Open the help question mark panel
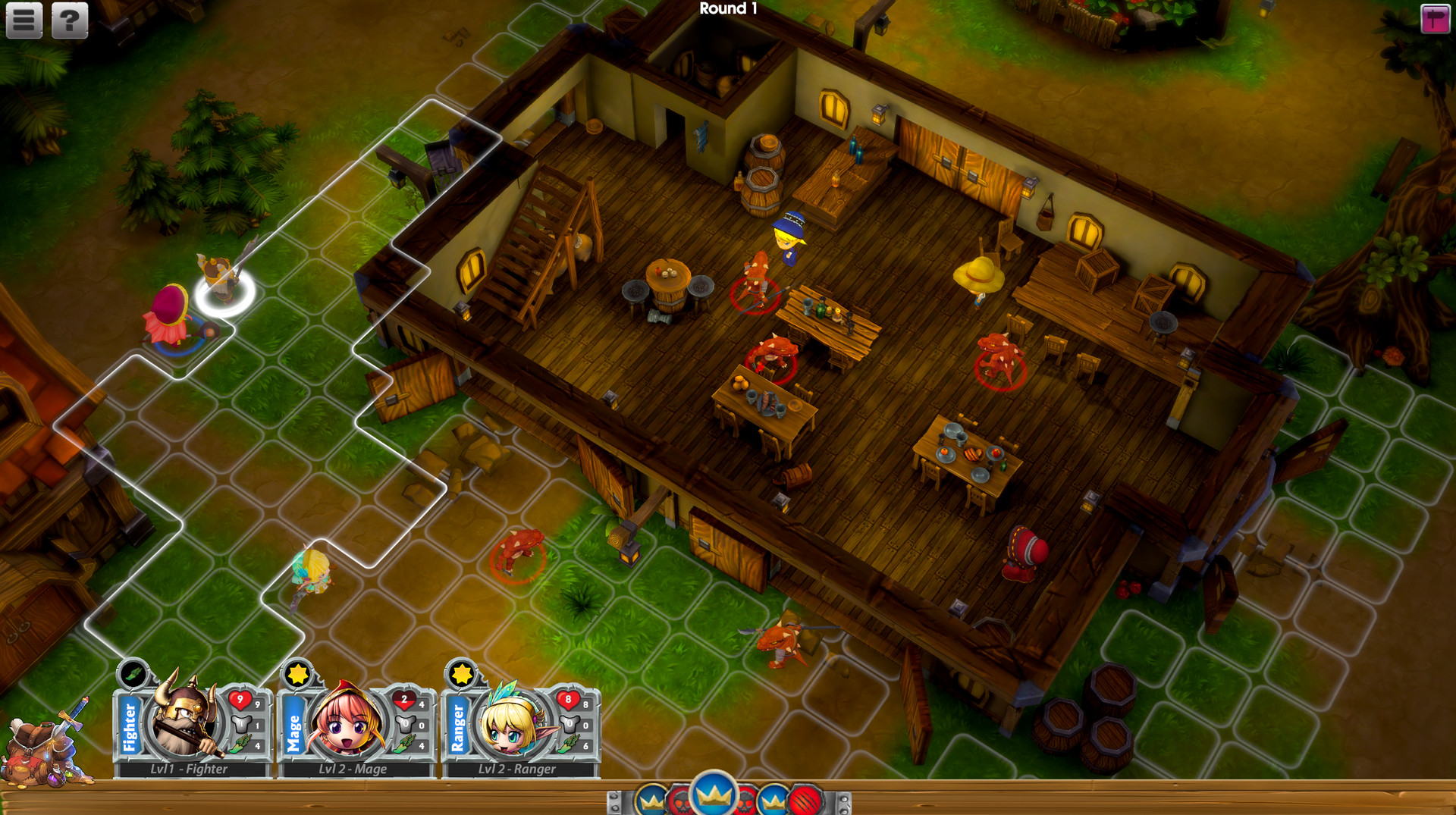The width and height of the screenshot is (1456, 815). click(67, 20)
